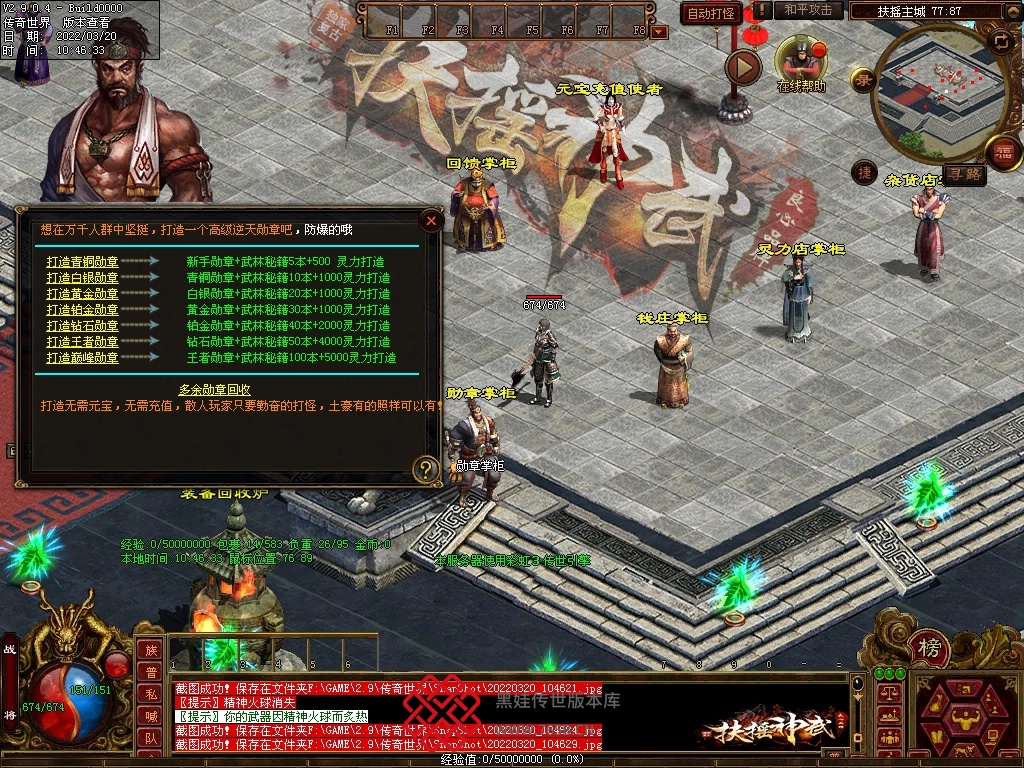The image size is (1024, 768).
Task: Choose 打造钻石勋章 option
Action: tap(82, 326)
